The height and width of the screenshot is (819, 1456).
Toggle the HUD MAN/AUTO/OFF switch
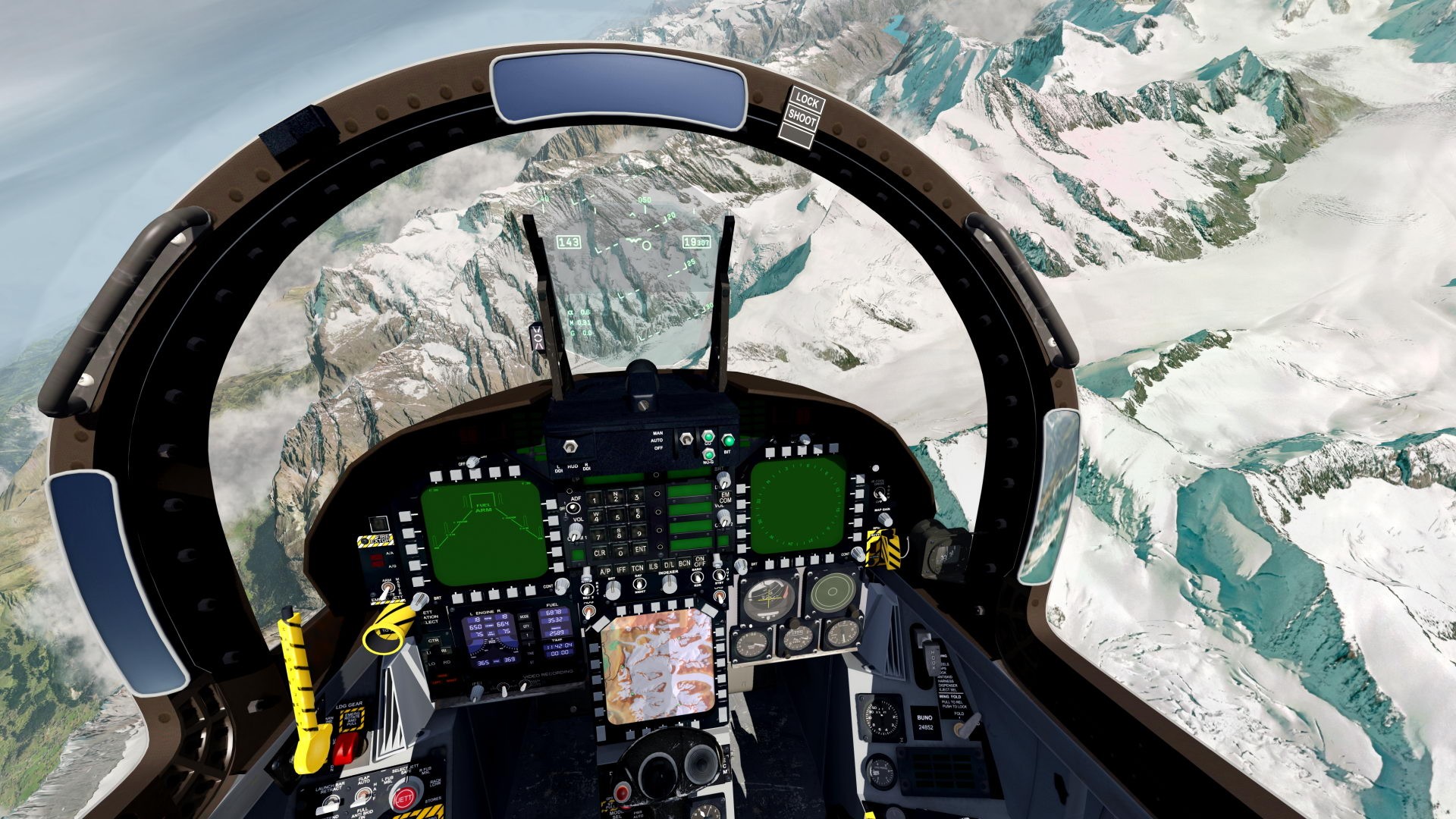pos(687,439)
